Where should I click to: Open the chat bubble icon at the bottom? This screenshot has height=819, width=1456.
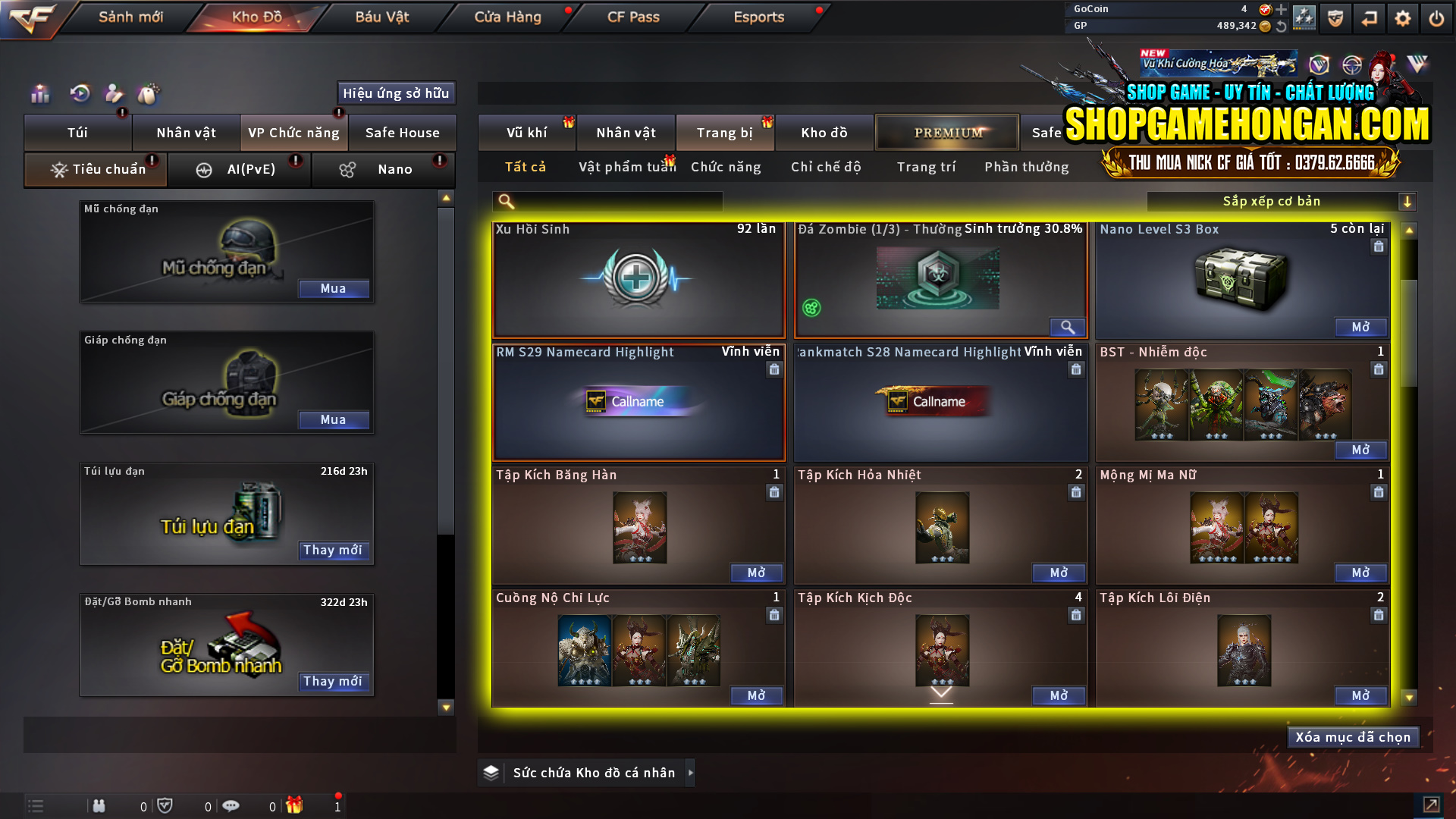(231, 806)
